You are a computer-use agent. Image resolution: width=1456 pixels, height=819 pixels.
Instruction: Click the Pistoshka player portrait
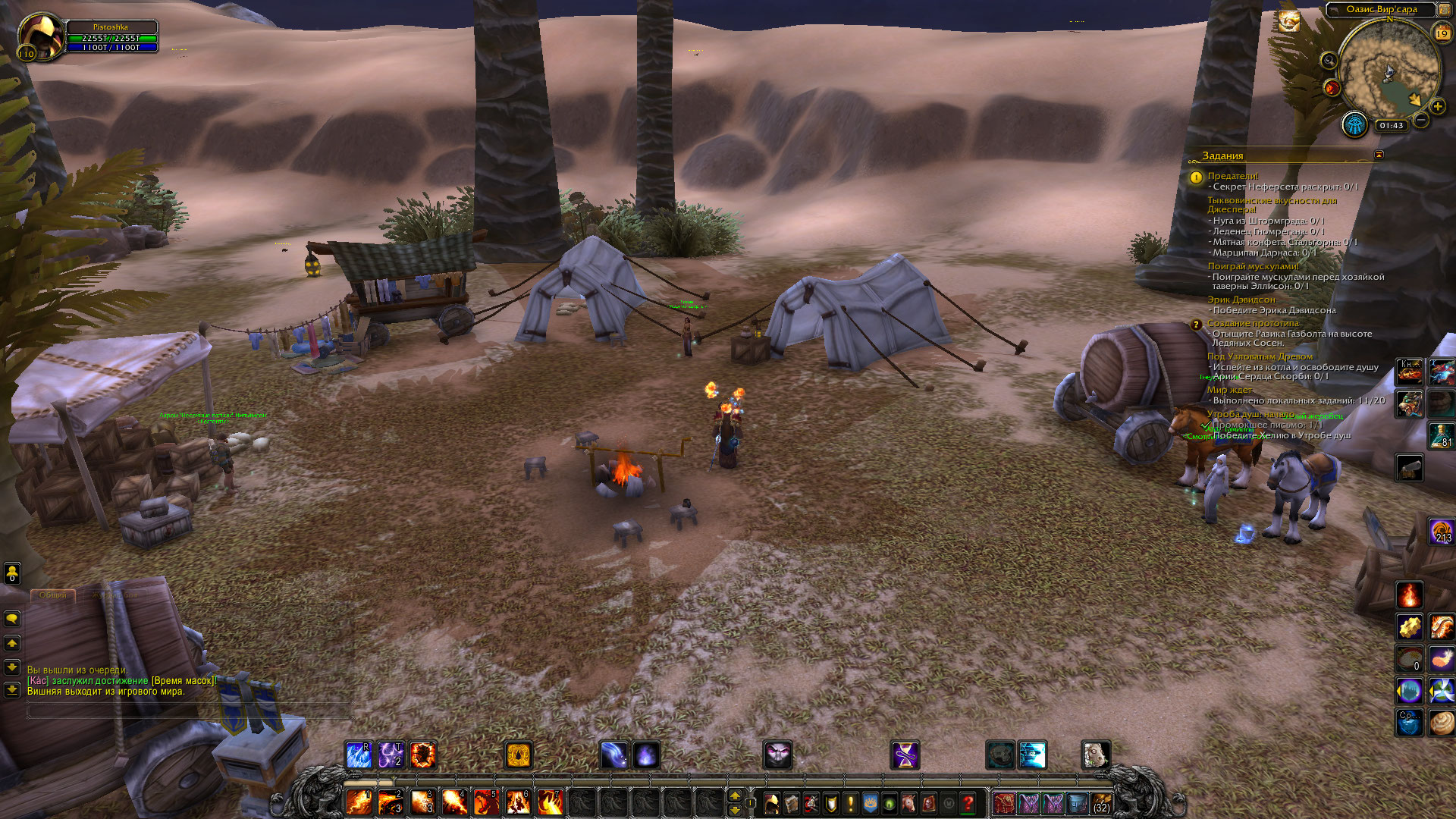(41, 36)
